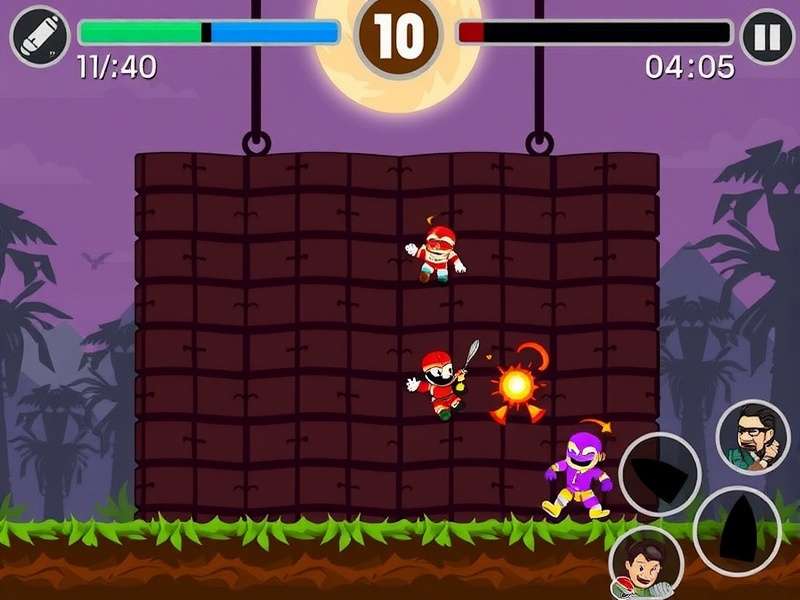Pause the game with the pause button
The image size is (800, 600).
coord(767,37)
